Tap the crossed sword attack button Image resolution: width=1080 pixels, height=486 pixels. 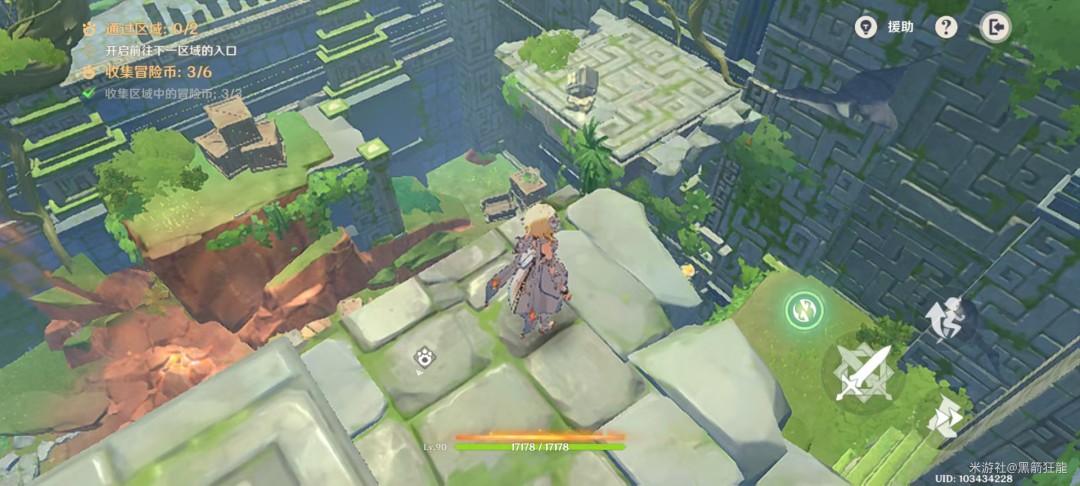862,372
